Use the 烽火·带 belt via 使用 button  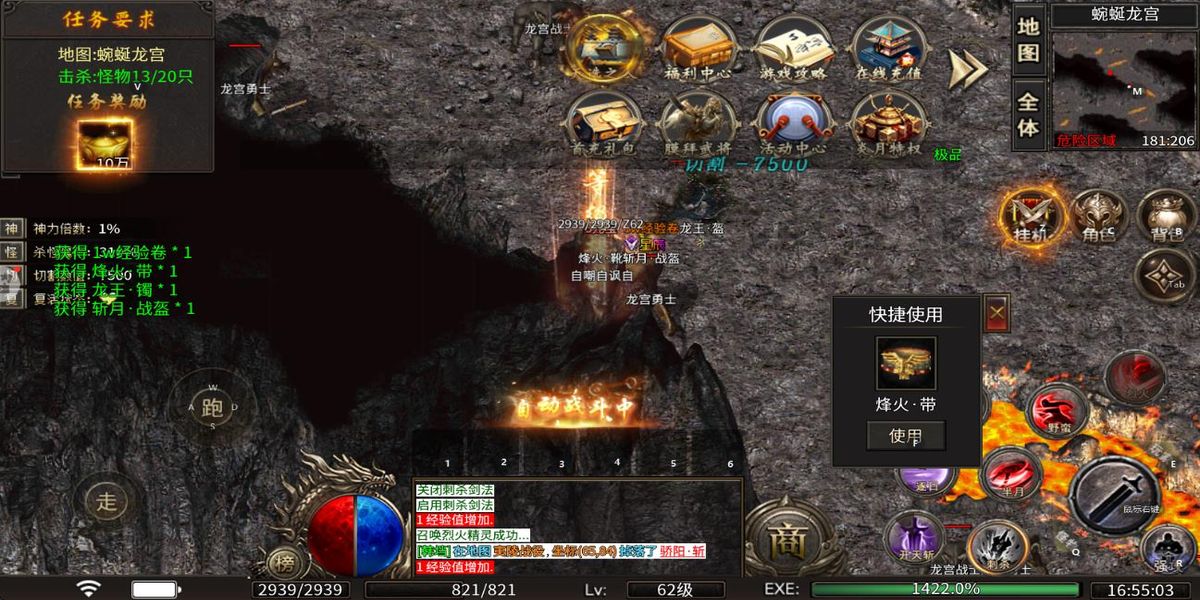click(x=905, y=435)
